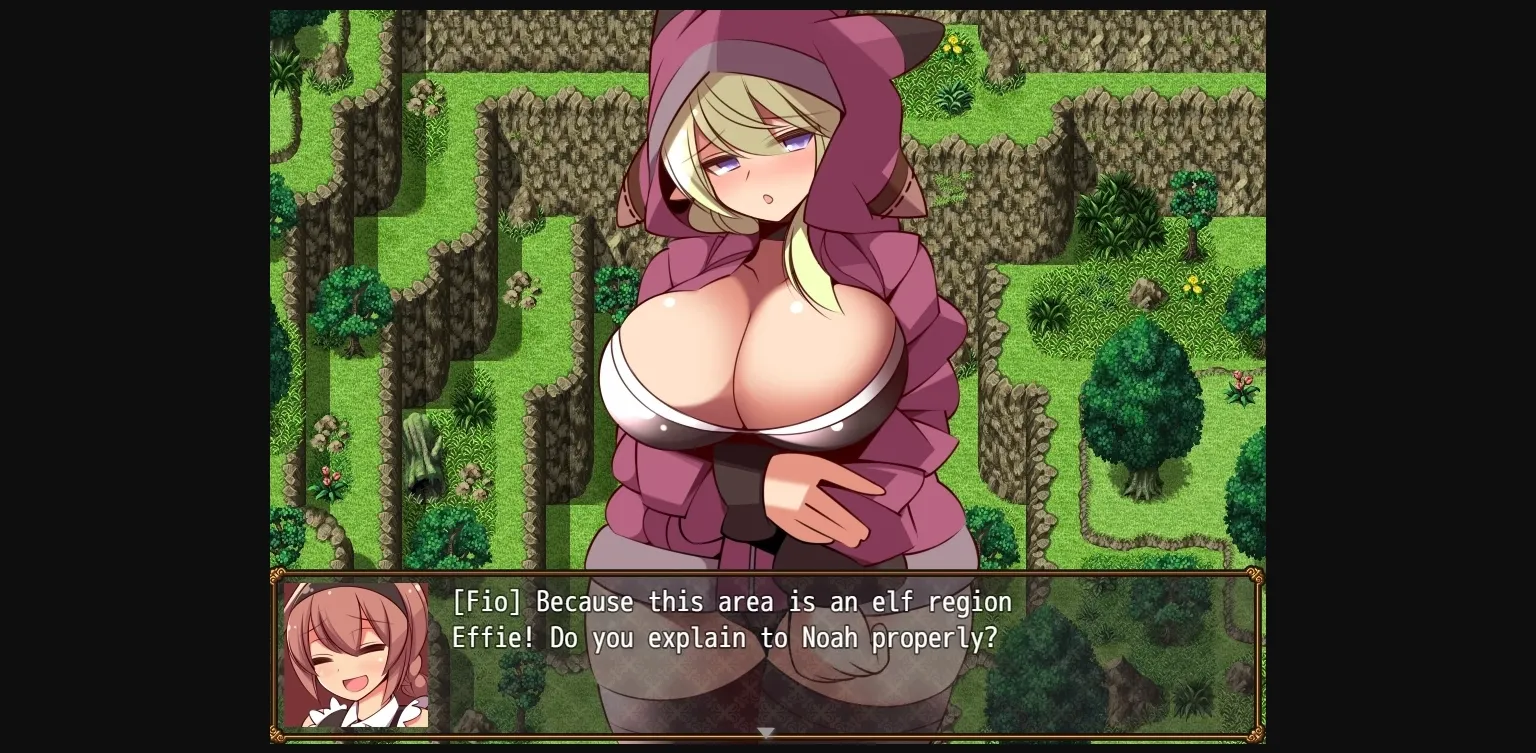Click Fio's smiling portrait
This screenshot has width=1536, height=753.
coord(357,648)
